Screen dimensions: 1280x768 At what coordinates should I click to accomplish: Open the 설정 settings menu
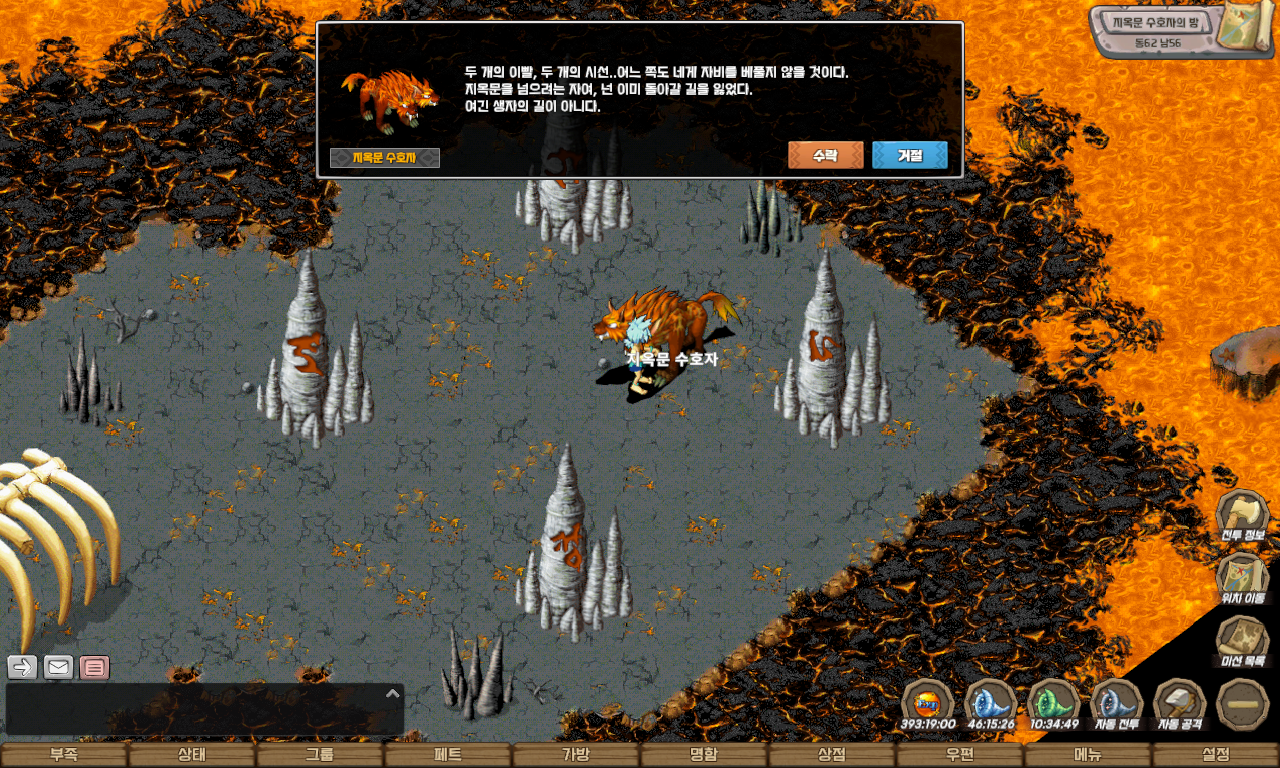1216,756
